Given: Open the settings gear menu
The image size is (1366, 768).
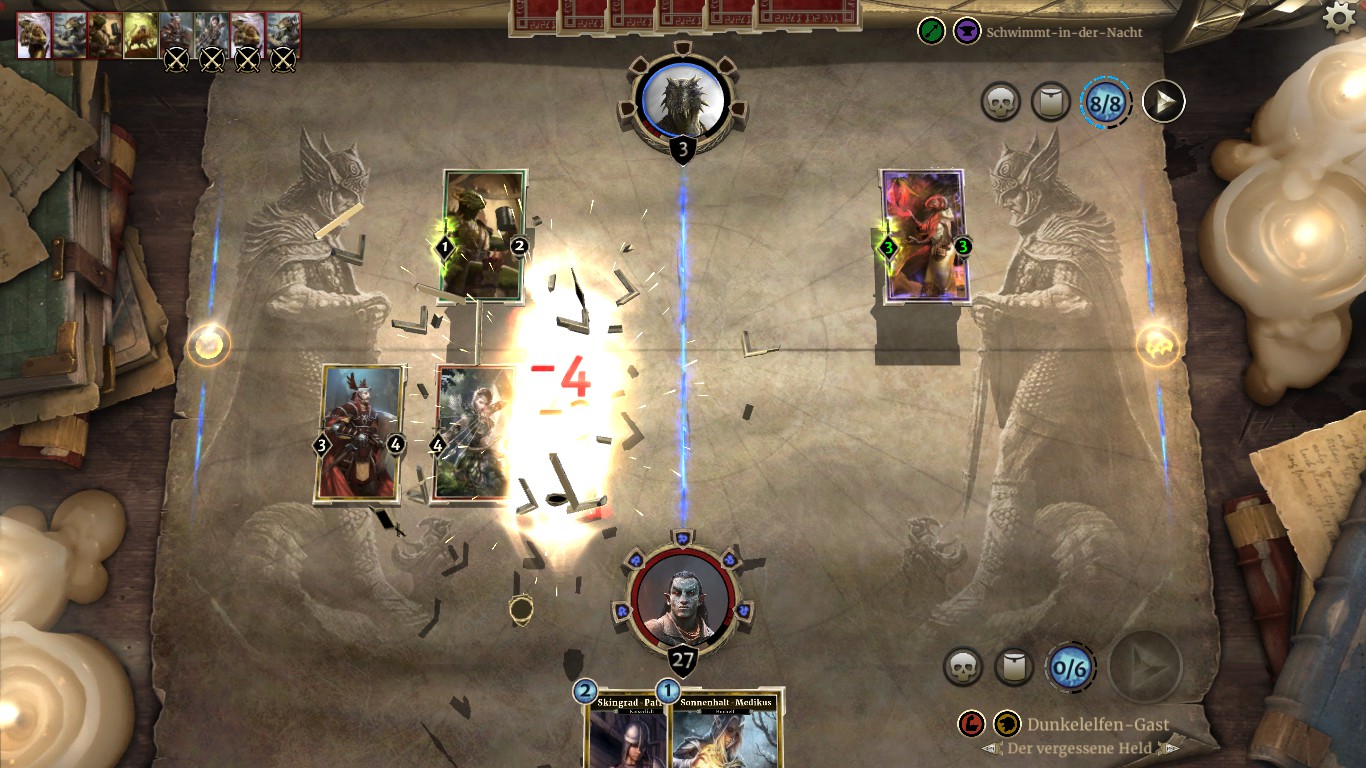Looking at the screenshot, I should (x=1340, y=16).
